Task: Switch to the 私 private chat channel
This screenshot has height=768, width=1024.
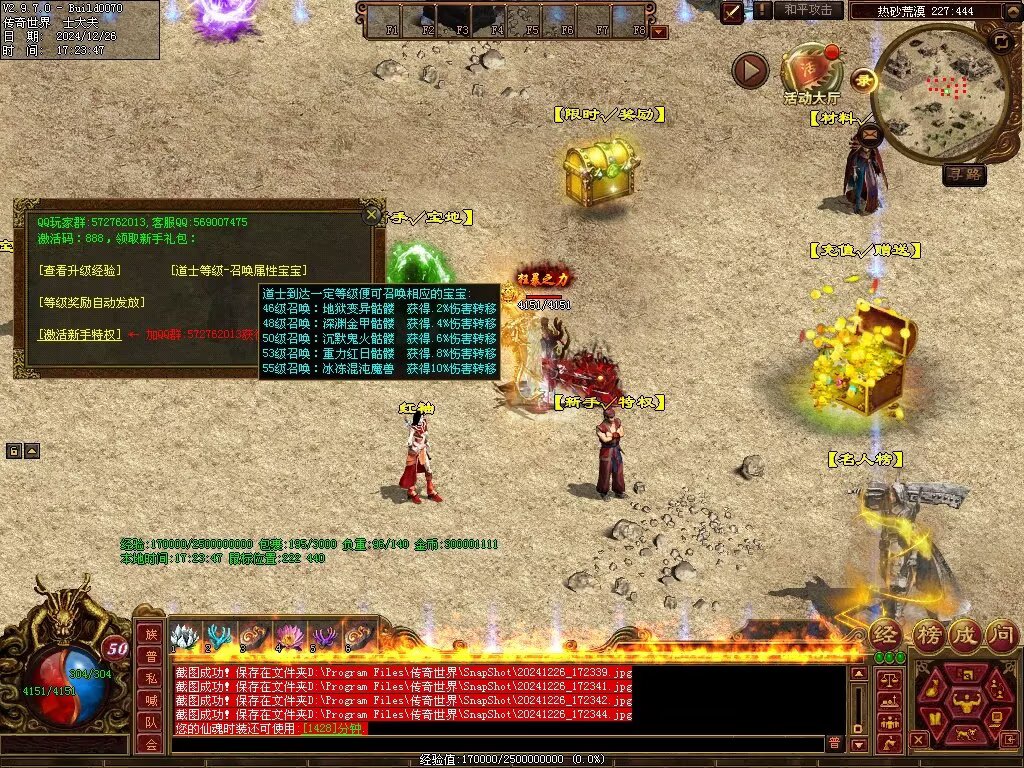Action: [150, 678]
